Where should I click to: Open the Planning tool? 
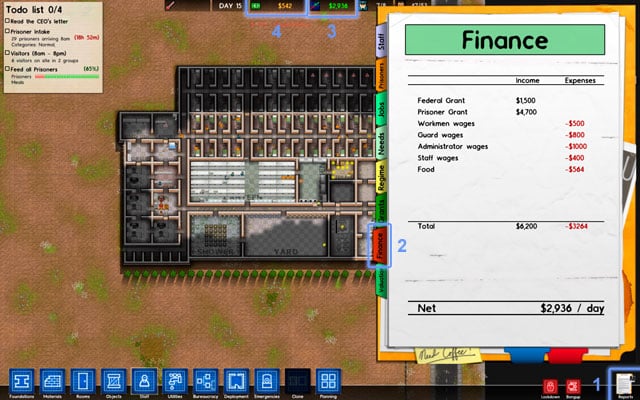click(x=328, y=381)
